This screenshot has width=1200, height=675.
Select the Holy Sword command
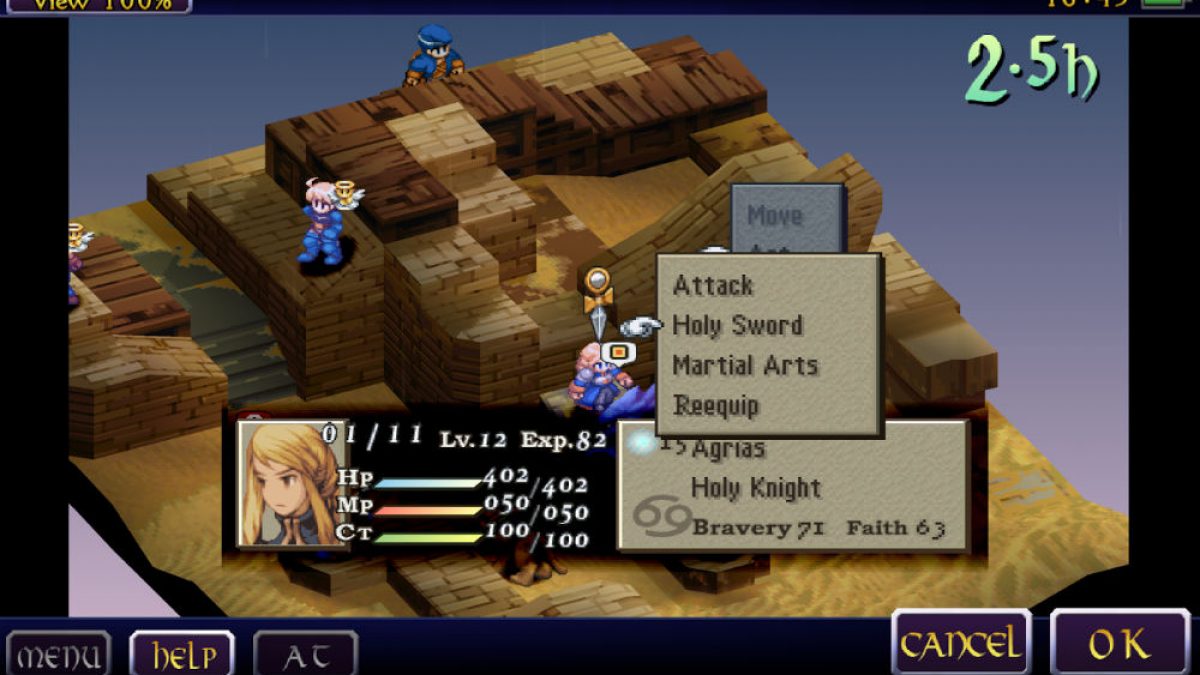737,326
